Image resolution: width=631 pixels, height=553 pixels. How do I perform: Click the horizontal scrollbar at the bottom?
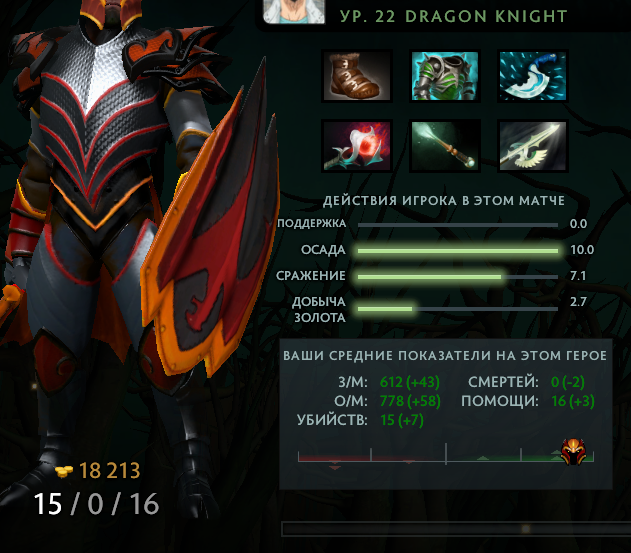pos(455,528)
